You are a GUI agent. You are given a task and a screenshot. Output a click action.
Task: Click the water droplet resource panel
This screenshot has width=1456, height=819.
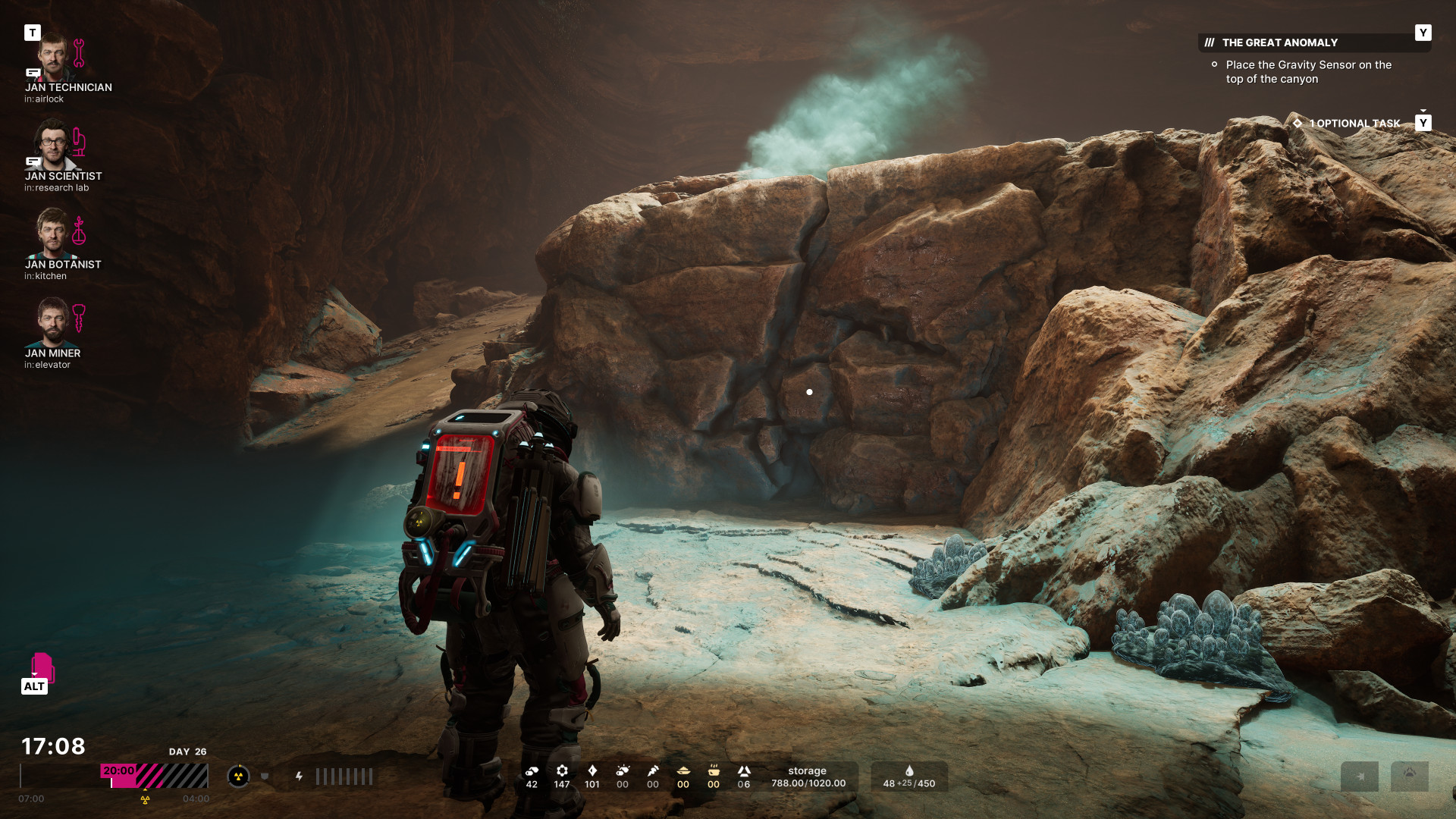click(908, 777)
